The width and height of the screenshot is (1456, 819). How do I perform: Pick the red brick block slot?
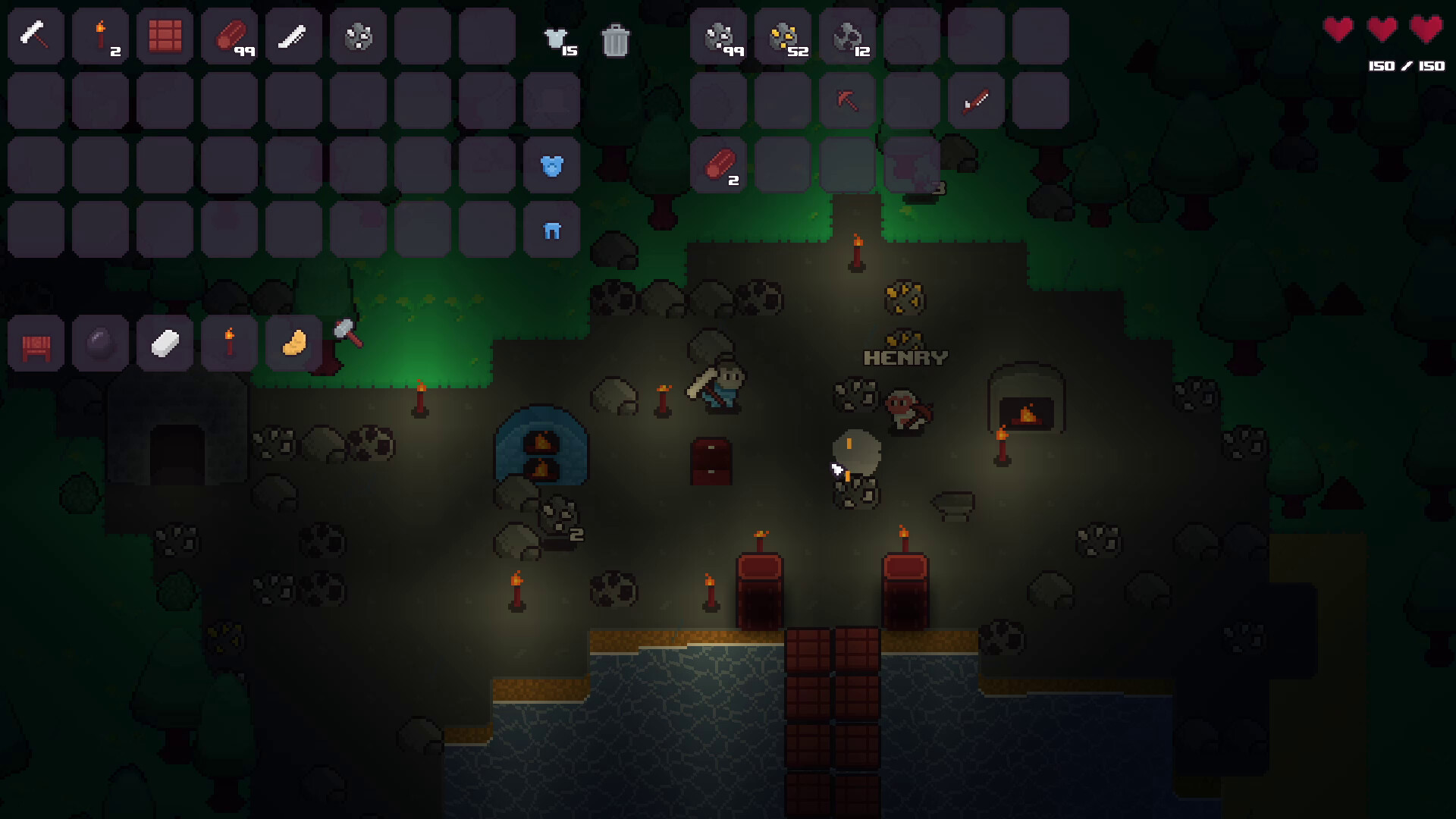165,36
